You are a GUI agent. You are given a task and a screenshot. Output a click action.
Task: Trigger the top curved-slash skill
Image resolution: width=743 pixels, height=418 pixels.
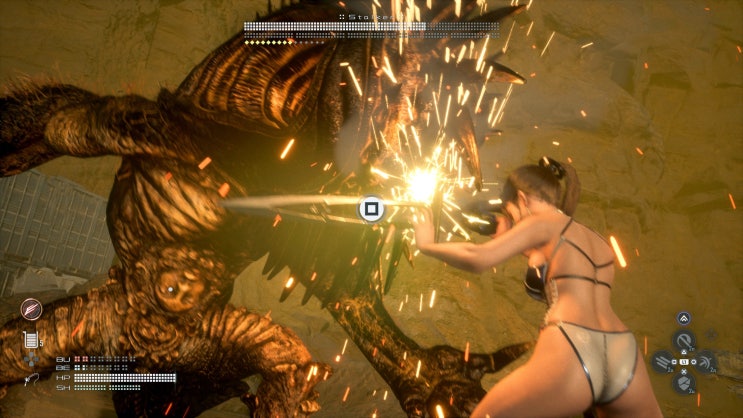click(x=684, y=340)
